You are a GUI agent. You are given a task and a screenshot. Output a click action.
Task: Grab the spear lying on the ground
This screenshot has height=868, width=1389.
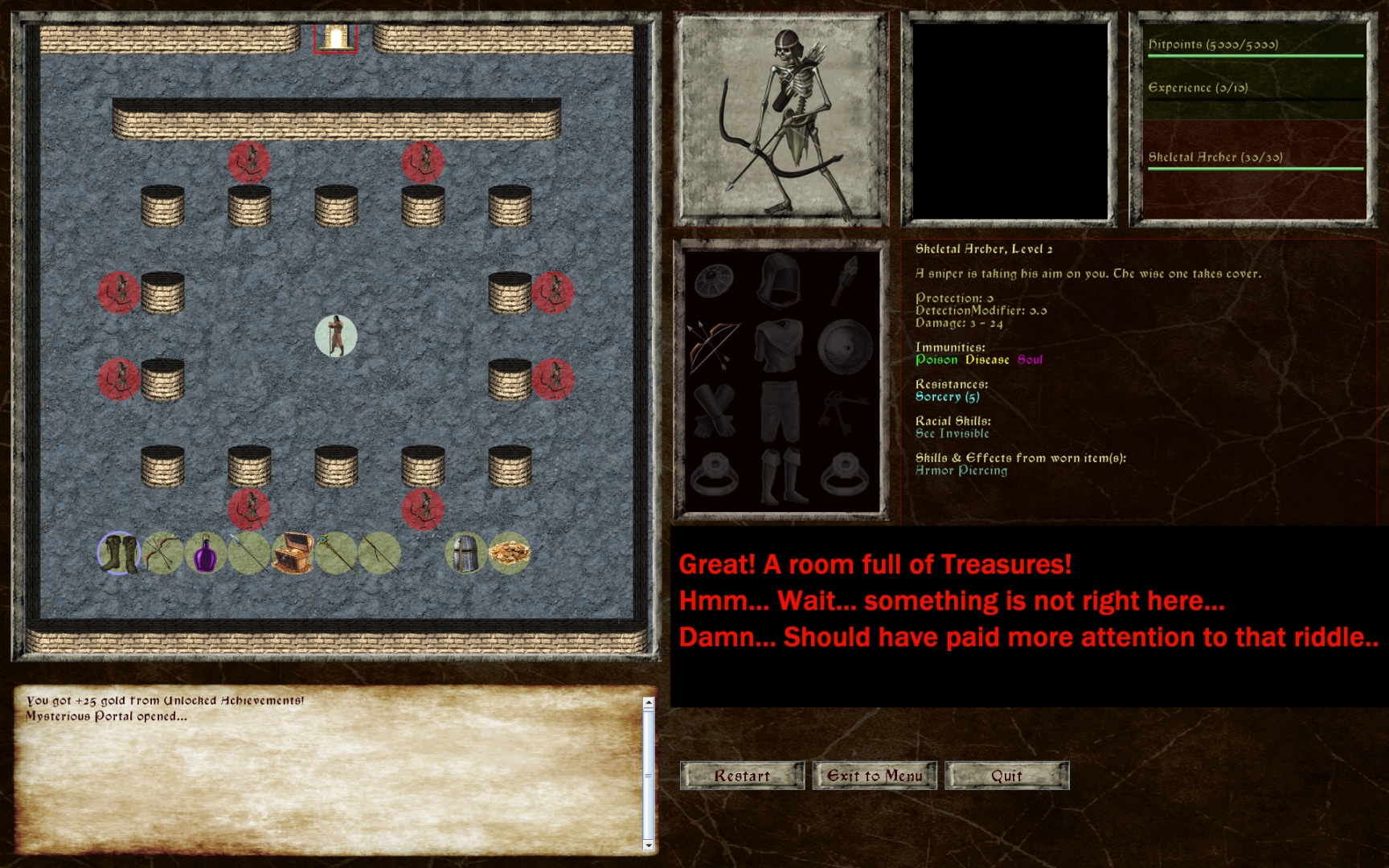pos(249,555)
